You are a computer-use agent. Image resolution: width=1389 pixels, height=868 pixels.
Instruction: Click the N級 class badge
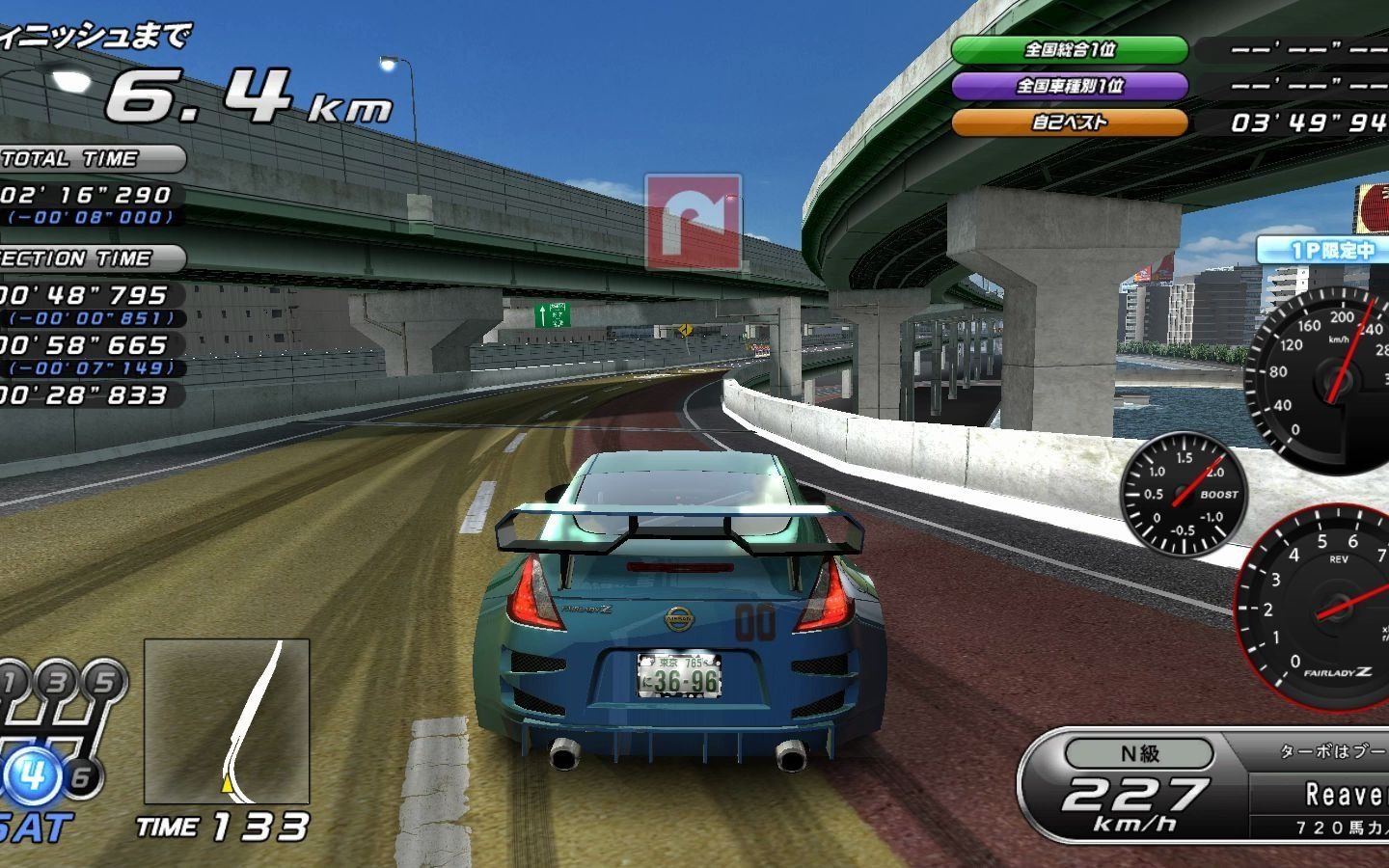[x=1139, y=753]
